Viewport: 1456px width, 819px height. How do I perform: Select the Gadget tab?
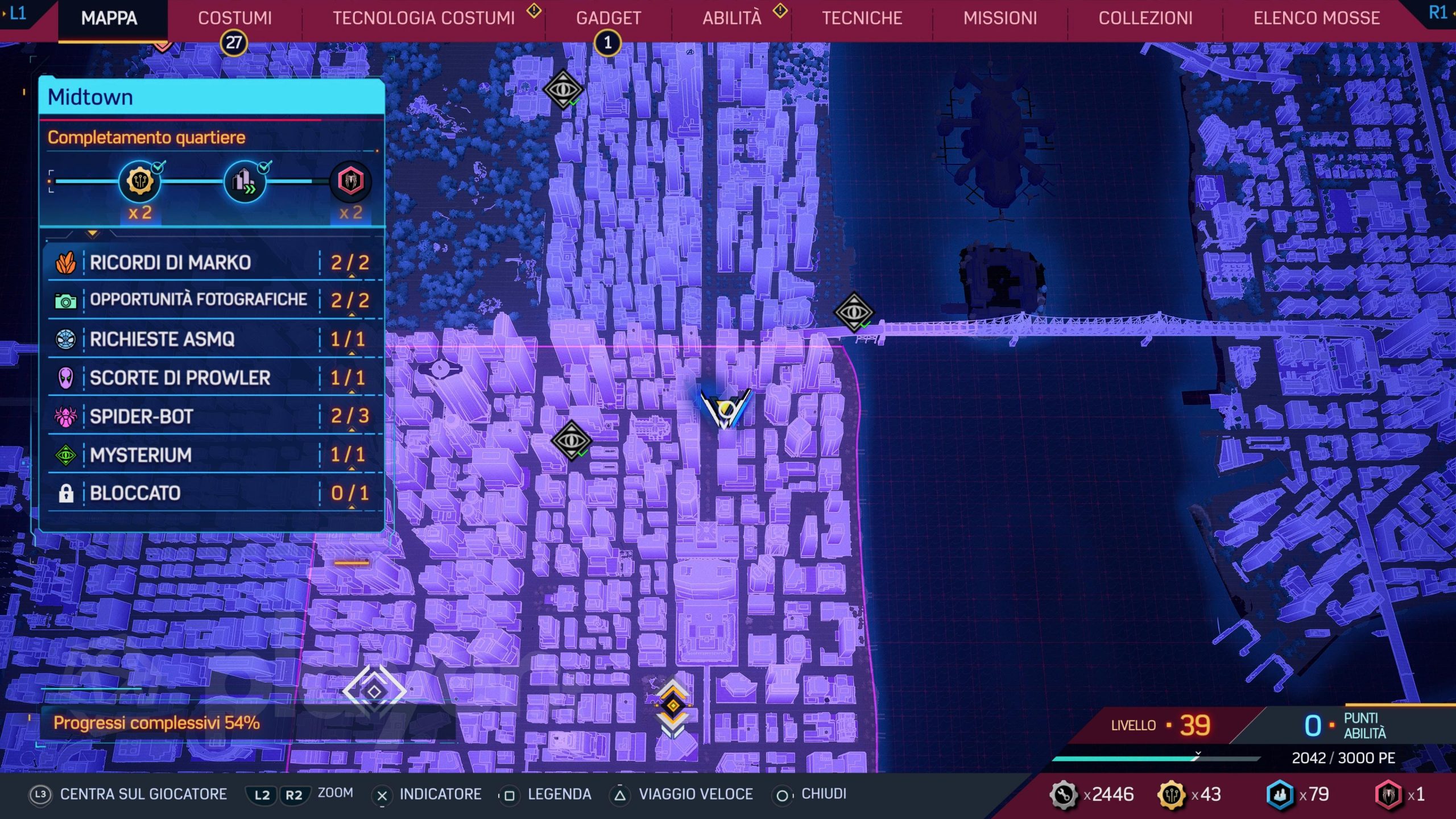(608, 18)
